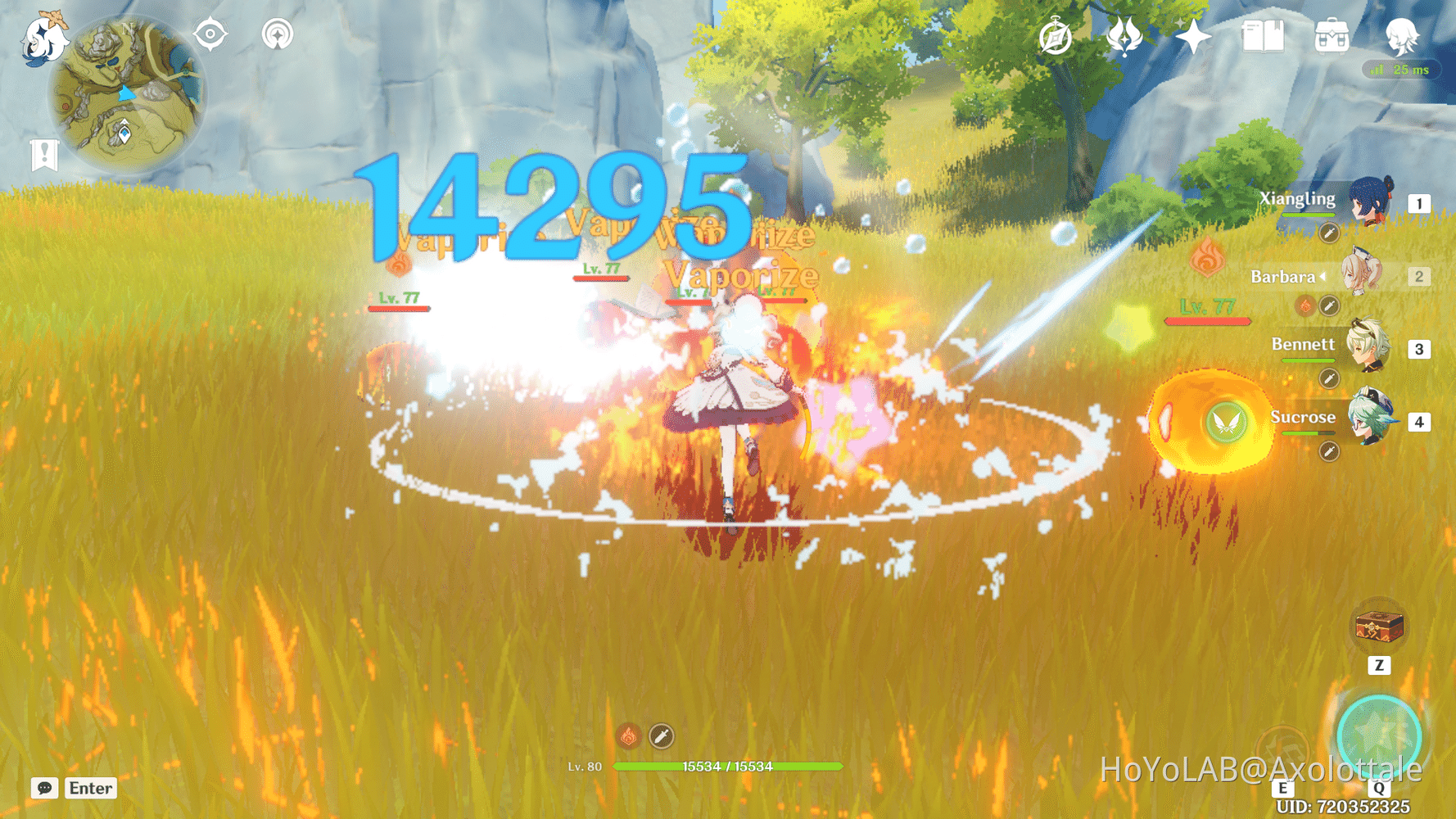The image size is (1456, 819).
Task: Open the Inventory bag icon
Action: click(1331, 35)
